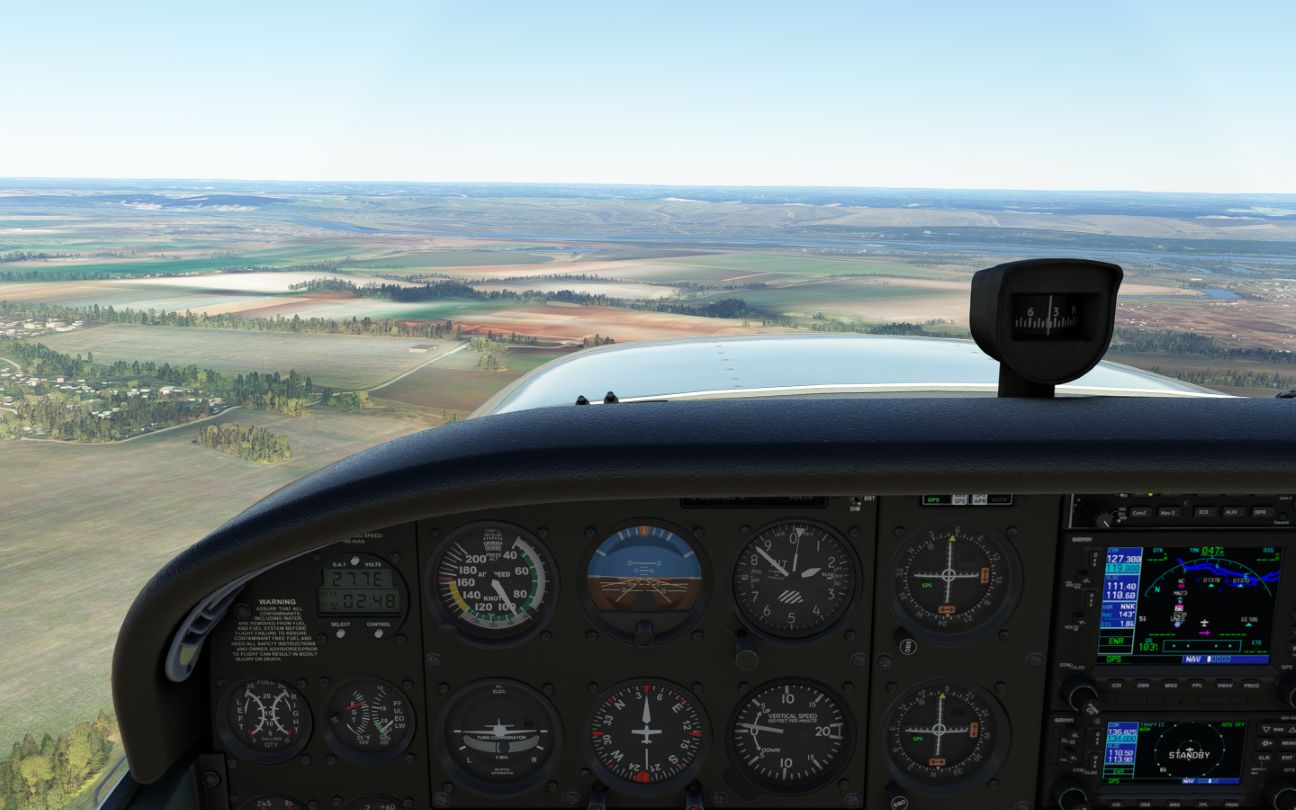Push the OBS button on the GNS 530
Screen dimensions: 1296x810
pos(1143,685)
